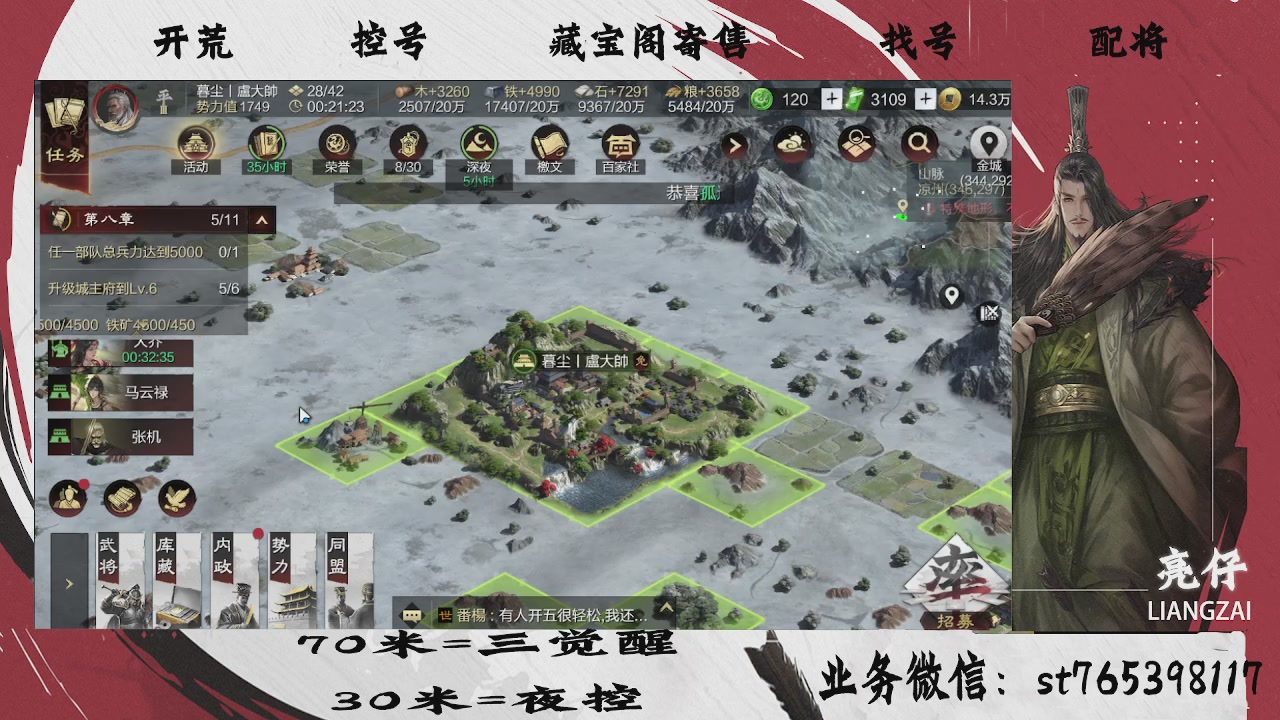This screenshot has width=1280, height=720.
Task: Open the 百家社 icon
Action: 619,143
